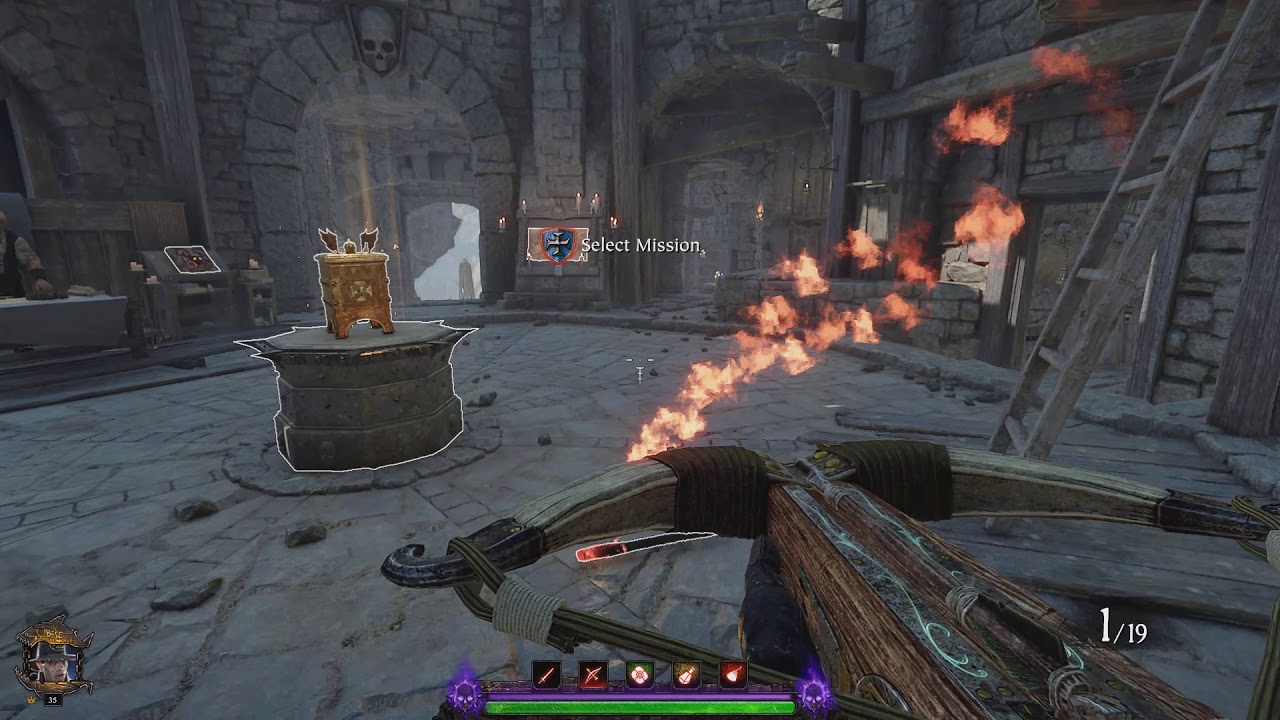The height and width of the screenshot is (720, 1280).
Task: Select the potion slot in the hotbar
Action: click(x=686, y=675)
